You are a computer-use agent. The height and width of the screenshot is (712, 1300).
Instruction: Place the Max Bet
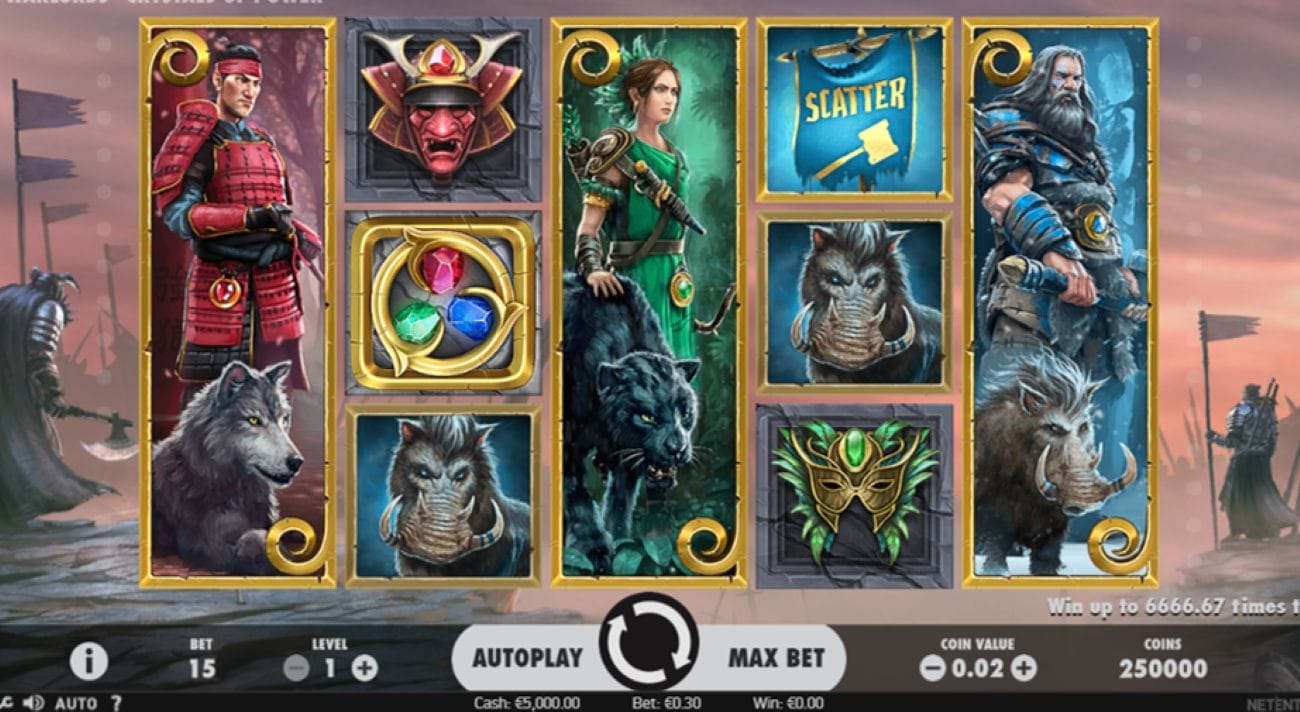776,658
